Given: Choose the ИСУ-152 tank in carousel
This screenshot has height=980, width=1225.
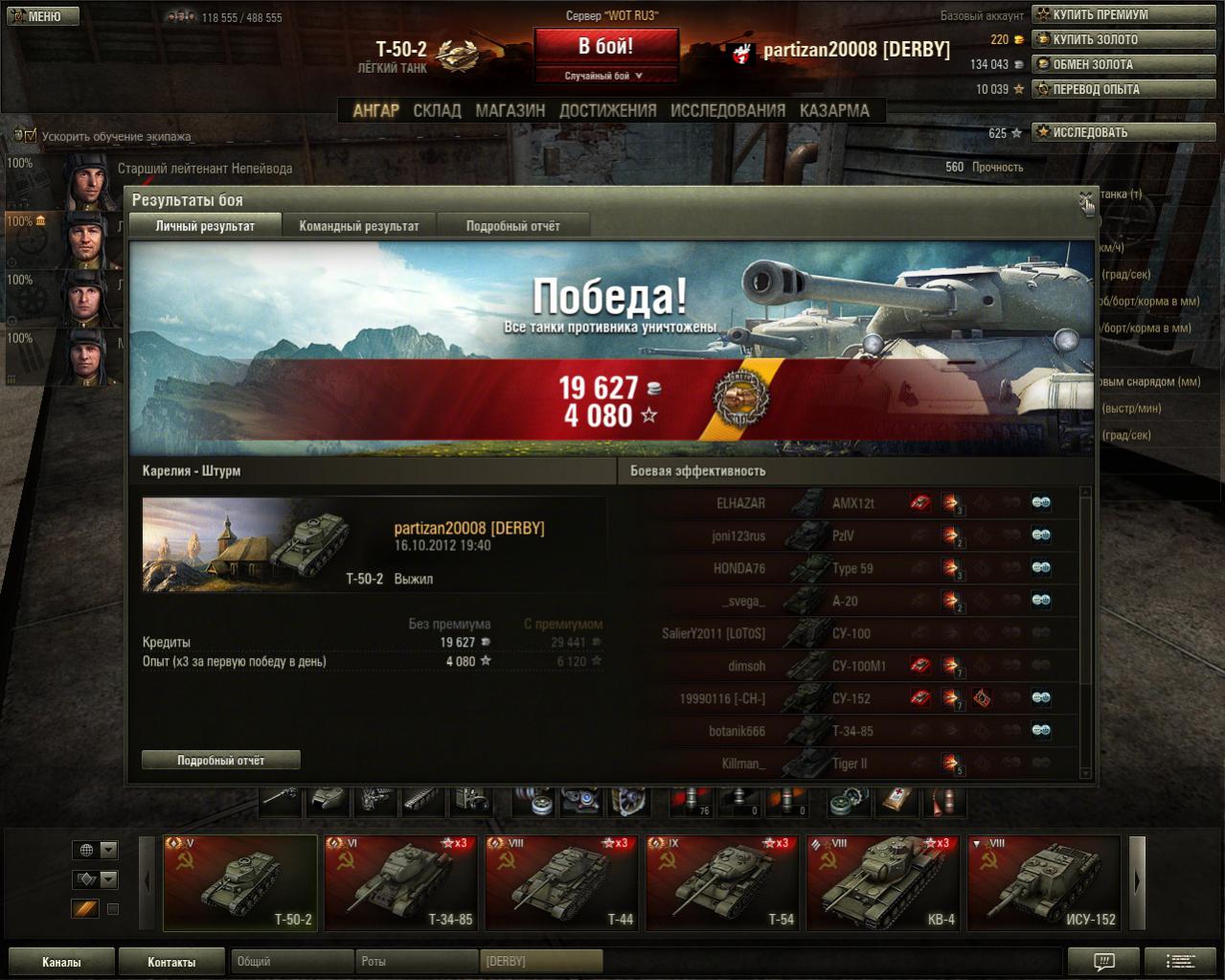Looking at the screenshot, I should point(1044,883).
